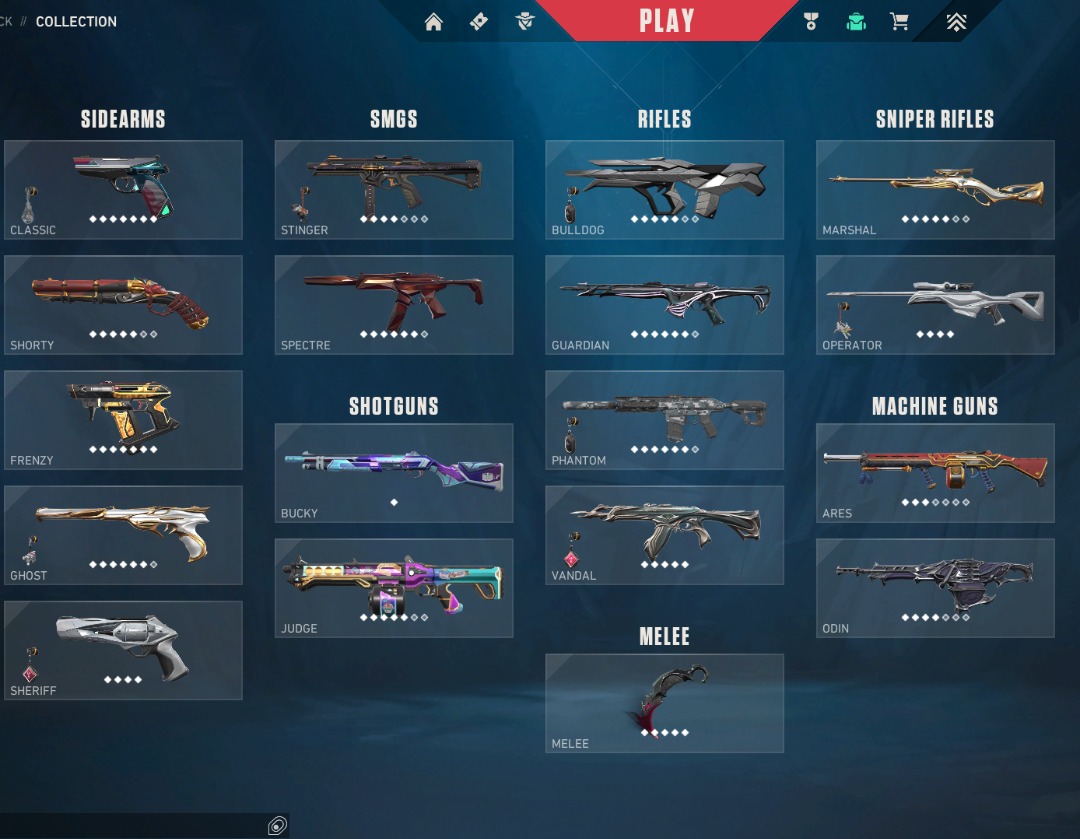The height and width of the screenshot is (839, 1080).
Task: Open the Odin machine gun tile
Action: point(935,588)
